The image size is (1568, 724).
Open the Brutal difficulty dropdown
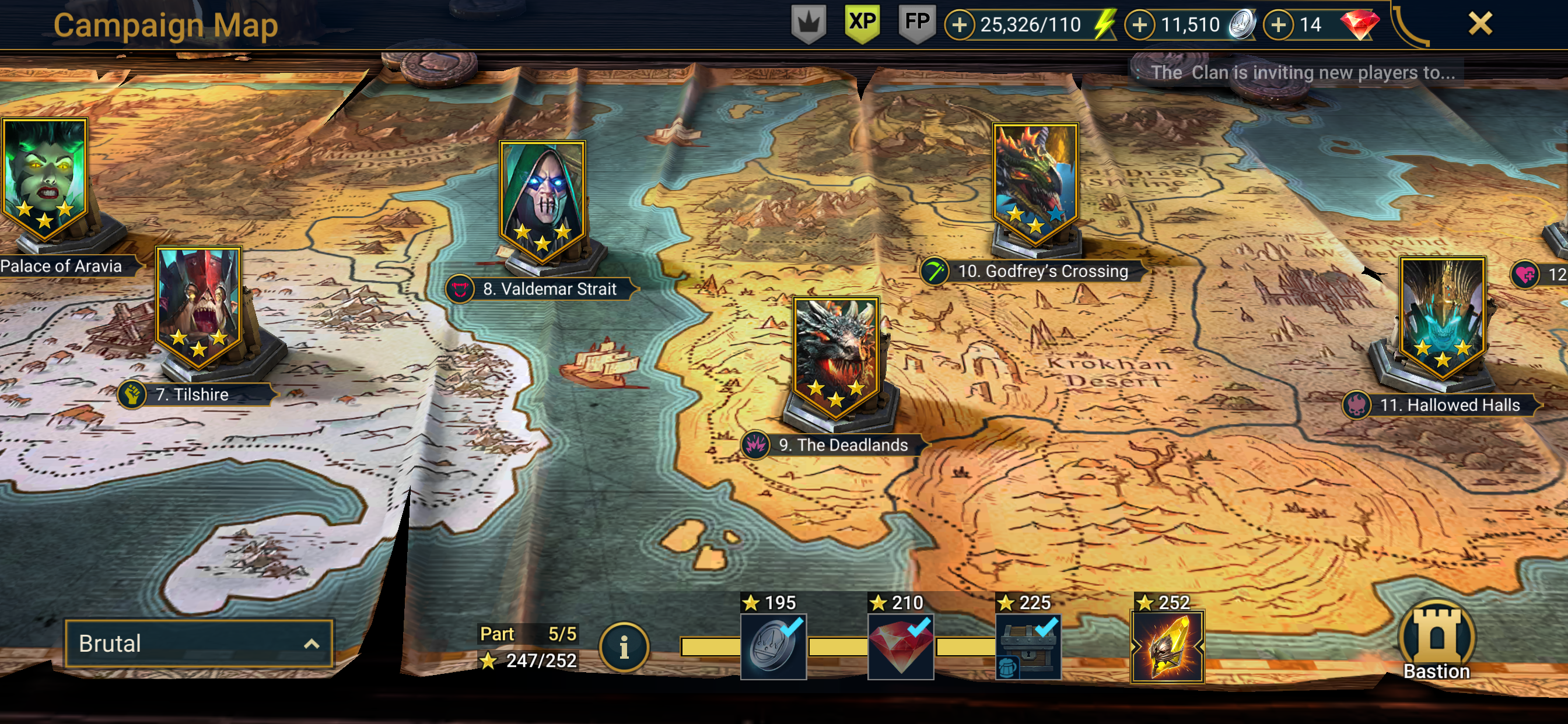pyautogui.click(x=198, y=643)
